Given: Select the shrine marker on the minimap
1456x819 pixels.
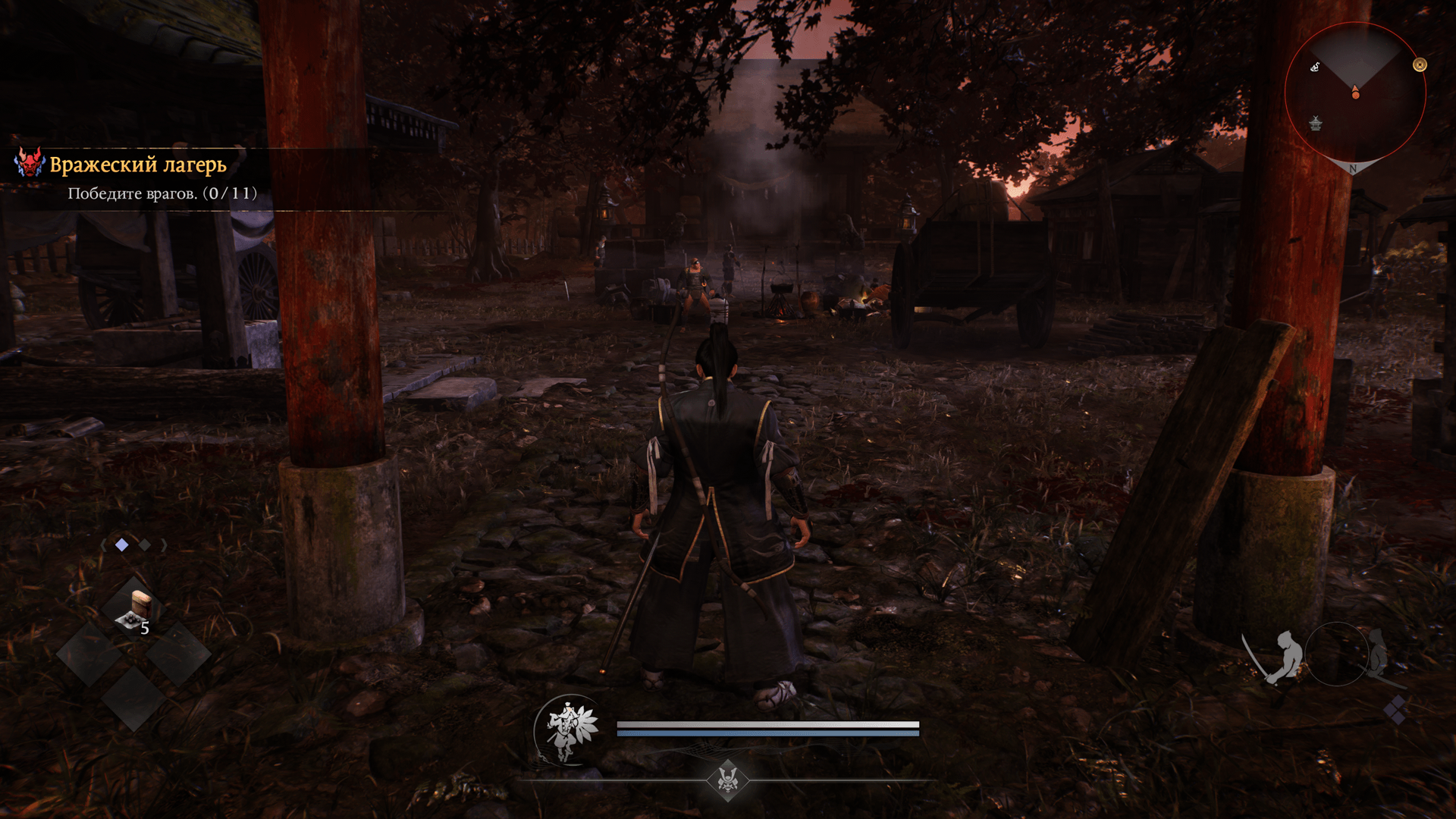Looking at the screenshot, I should pyautogui.click(x=1316, y=123).
